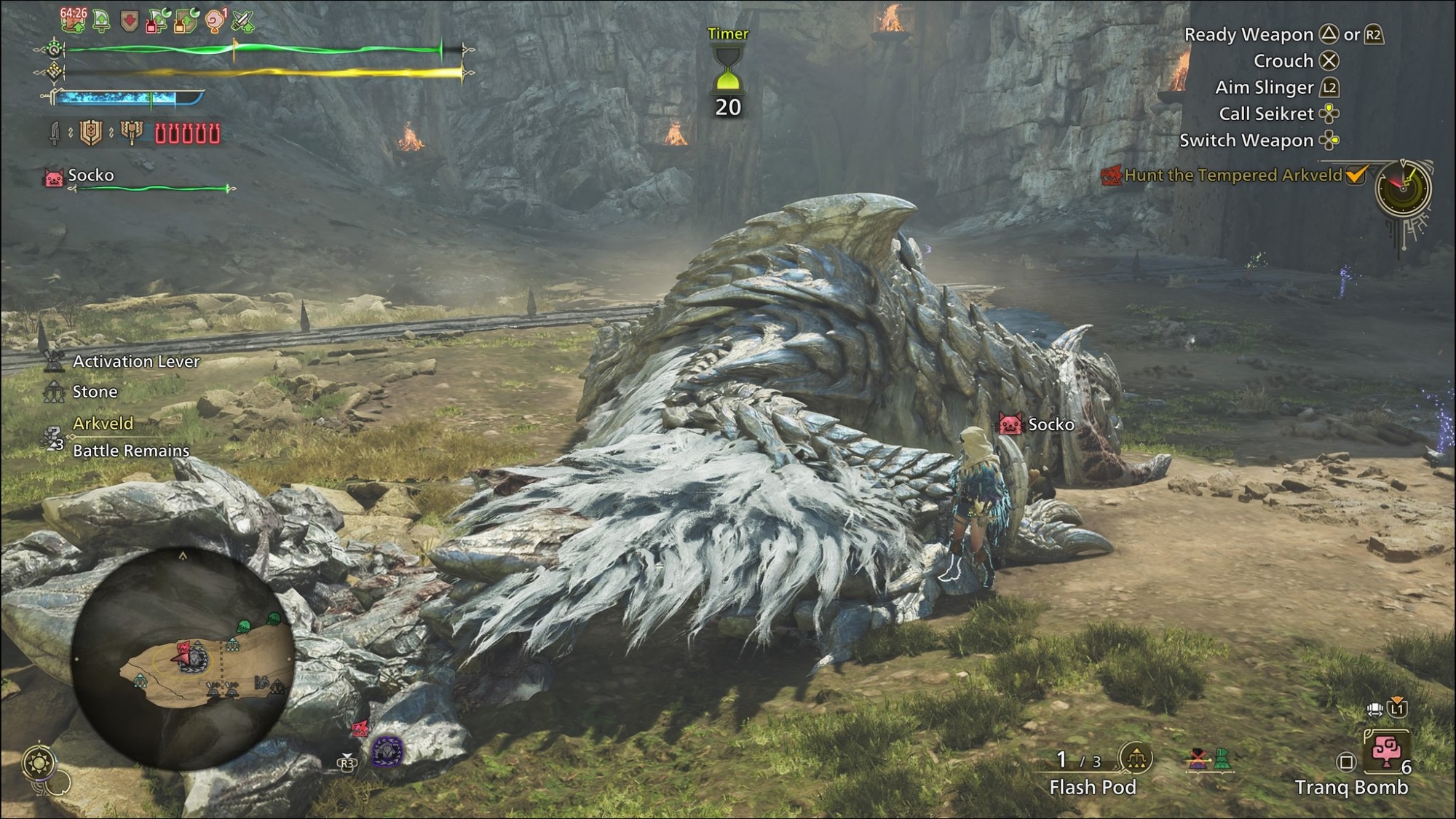Open the quest clock dial icon
The height and width of the screenshot is (819, 1456).
click(1403, 188)
